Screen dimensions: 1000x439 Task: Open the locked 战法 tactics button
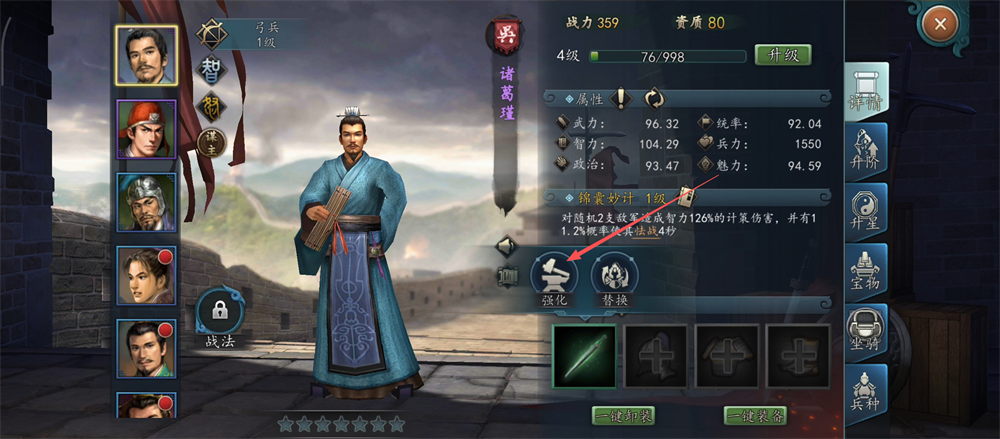(x=220, y=320)
